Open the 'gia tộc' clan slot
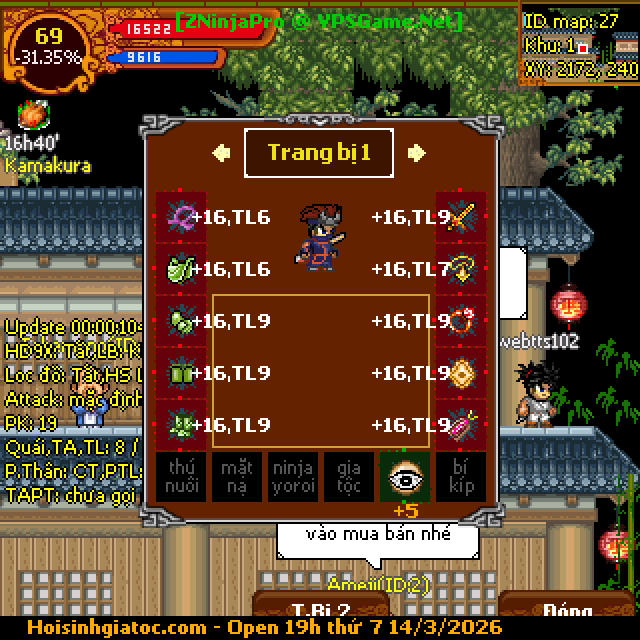This screenshot has width=640, height=640. (349, 477)
